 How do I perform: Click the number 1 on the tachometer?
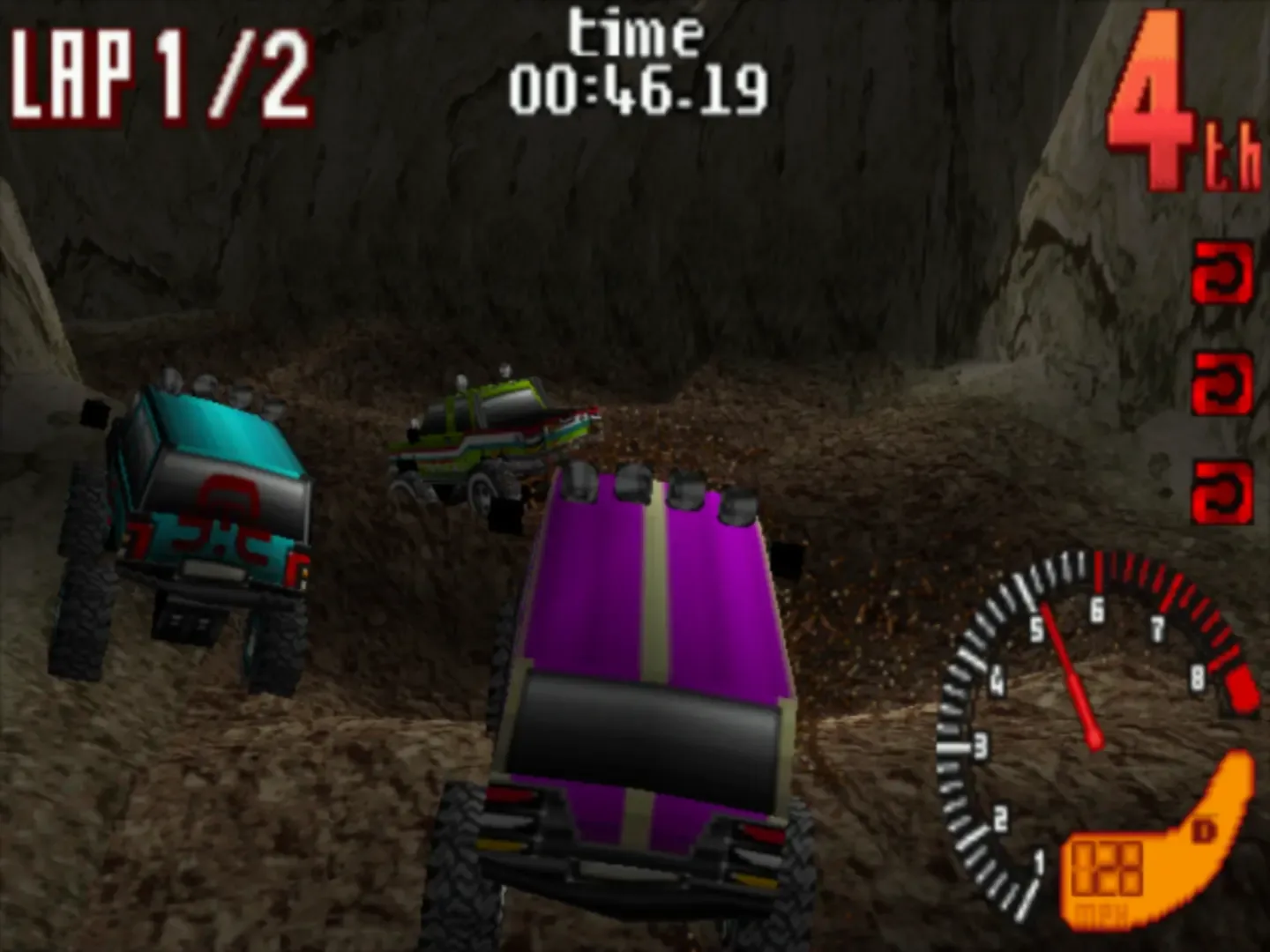coord(1038,859)
